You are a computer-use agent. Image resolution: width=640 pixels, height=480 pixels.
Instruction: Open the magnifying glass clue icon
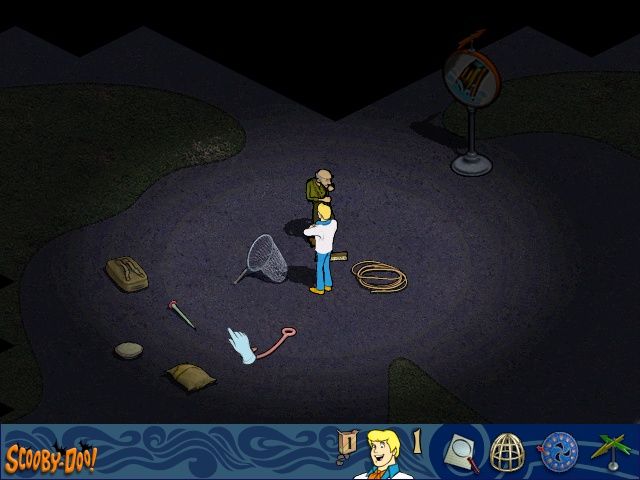tap(461, 452)
